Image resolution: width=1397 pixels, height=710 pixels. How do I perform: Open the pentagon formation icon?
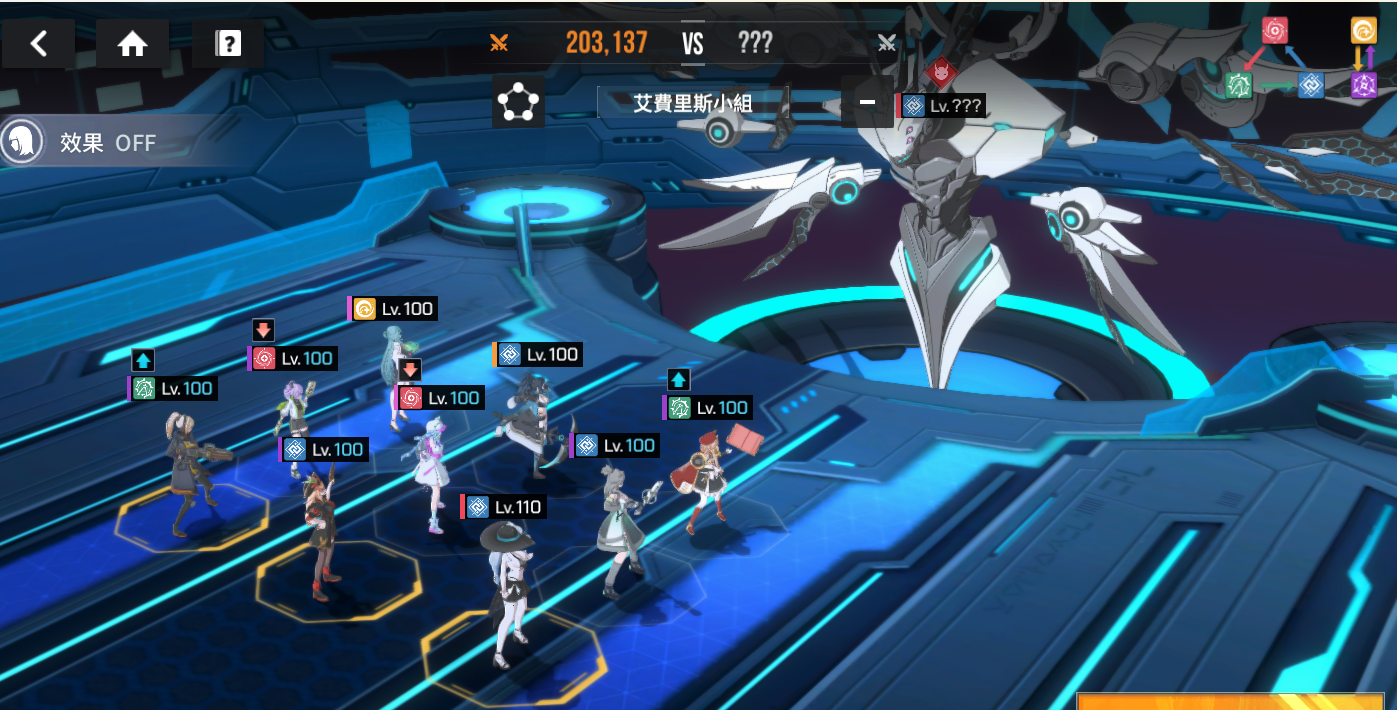tap(518, 101)
